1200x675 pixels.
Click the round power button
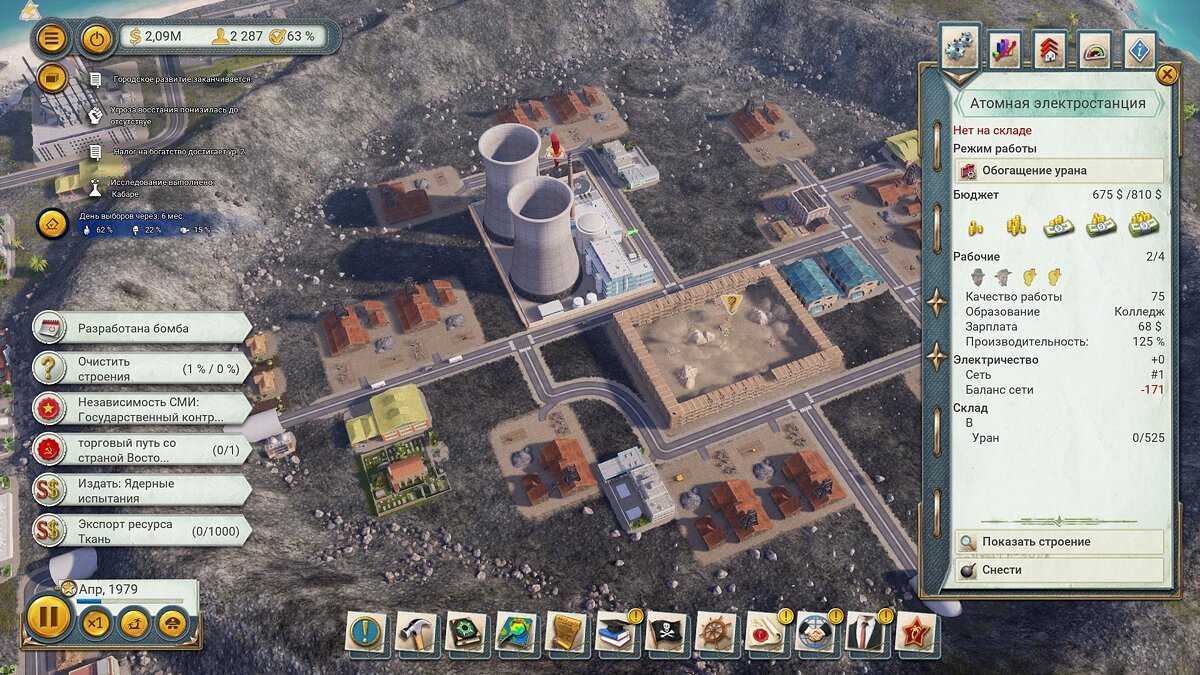pyautogui.click(x=96, y=38)
